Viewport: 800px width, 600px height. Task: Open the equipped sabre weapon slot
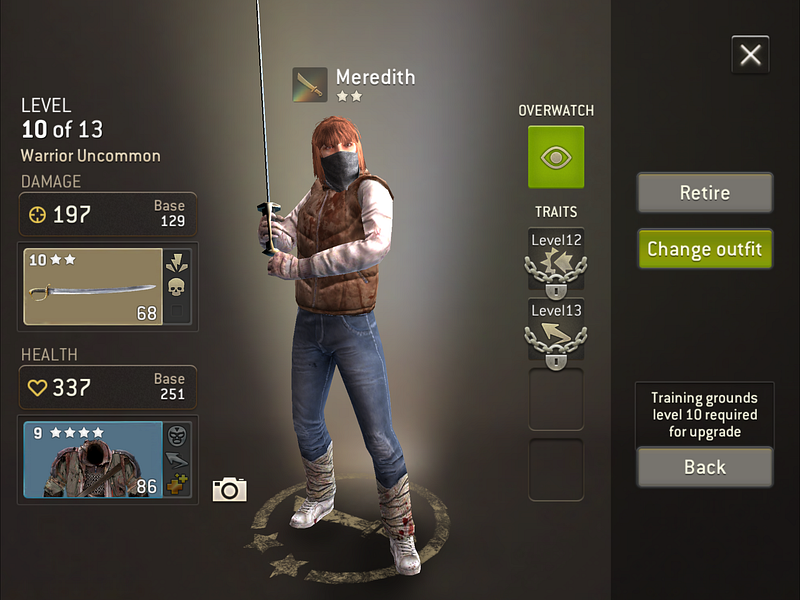(x=93, y=287)
